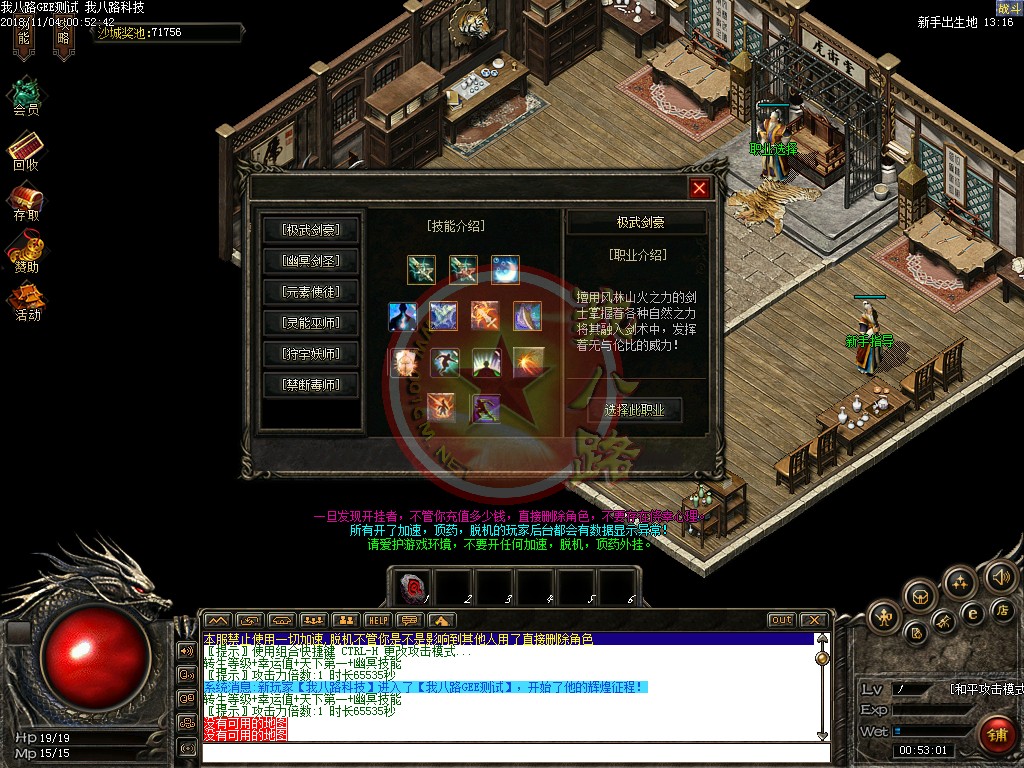Click the HELP button above chat
1024x768 pixels.
click(x=376, y=620)
